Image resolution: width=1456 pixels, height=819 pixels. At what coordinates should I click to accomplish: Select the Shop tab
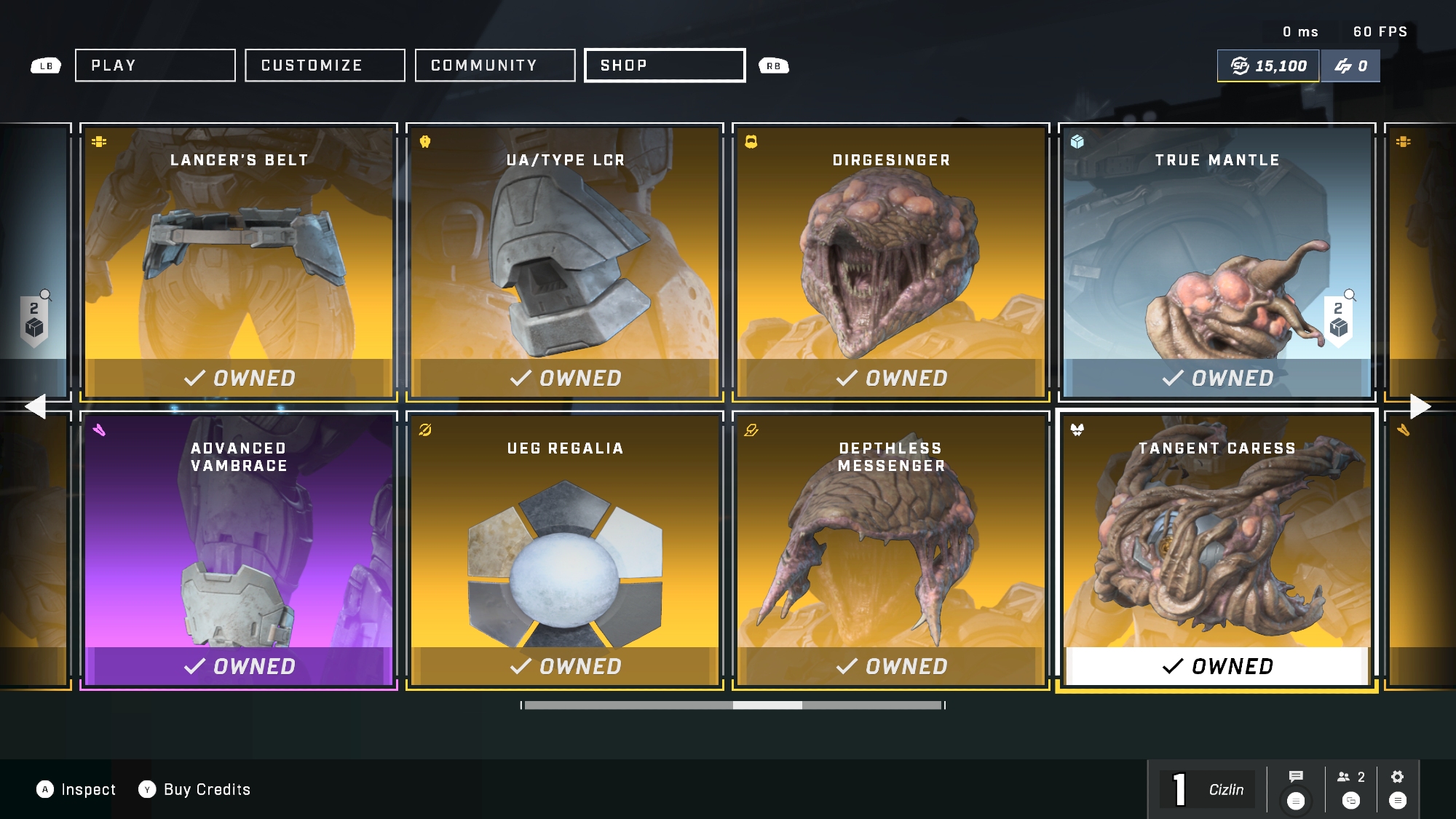click(x=665, y=66)
